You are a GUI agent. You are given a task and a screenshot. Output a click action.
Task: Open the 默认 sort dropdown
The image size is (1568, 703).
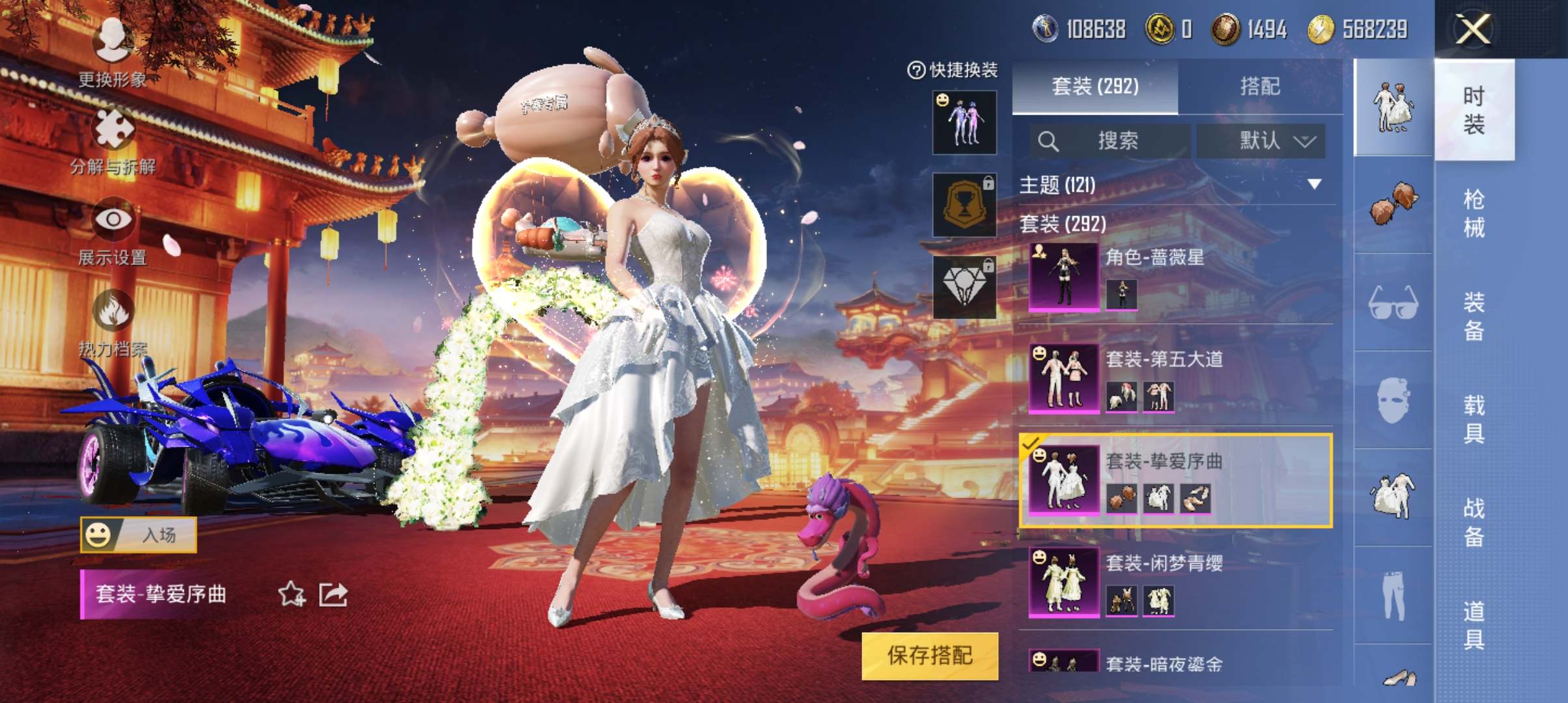[x=1261, y=141]
